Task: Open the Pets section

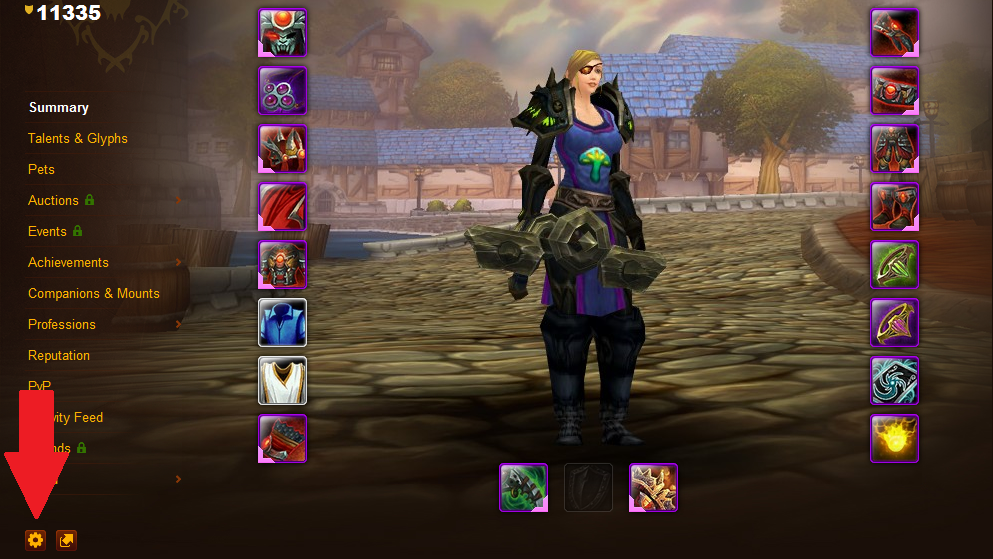Action: [42, 170]
